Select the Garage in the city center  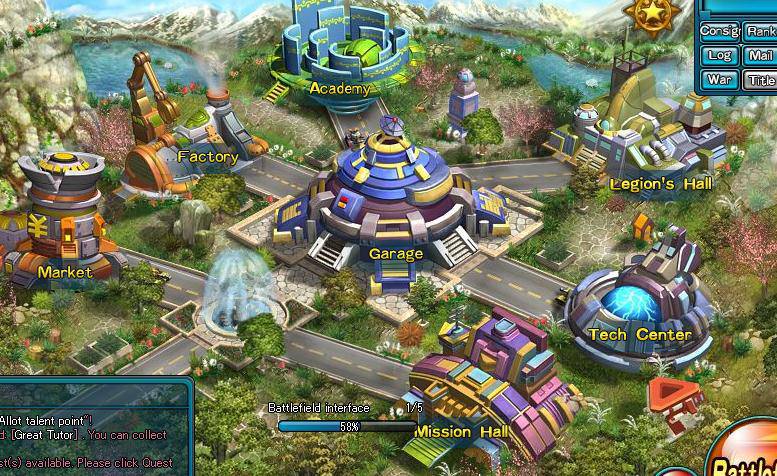(x=395, y=200)
